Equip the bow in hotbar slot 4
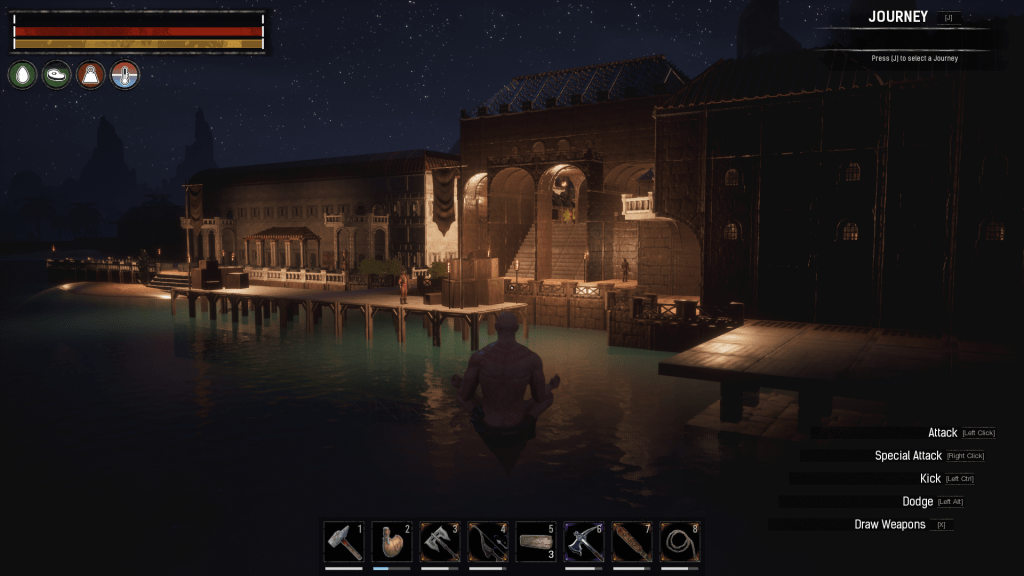The image size is (1024, 576). 488,542
